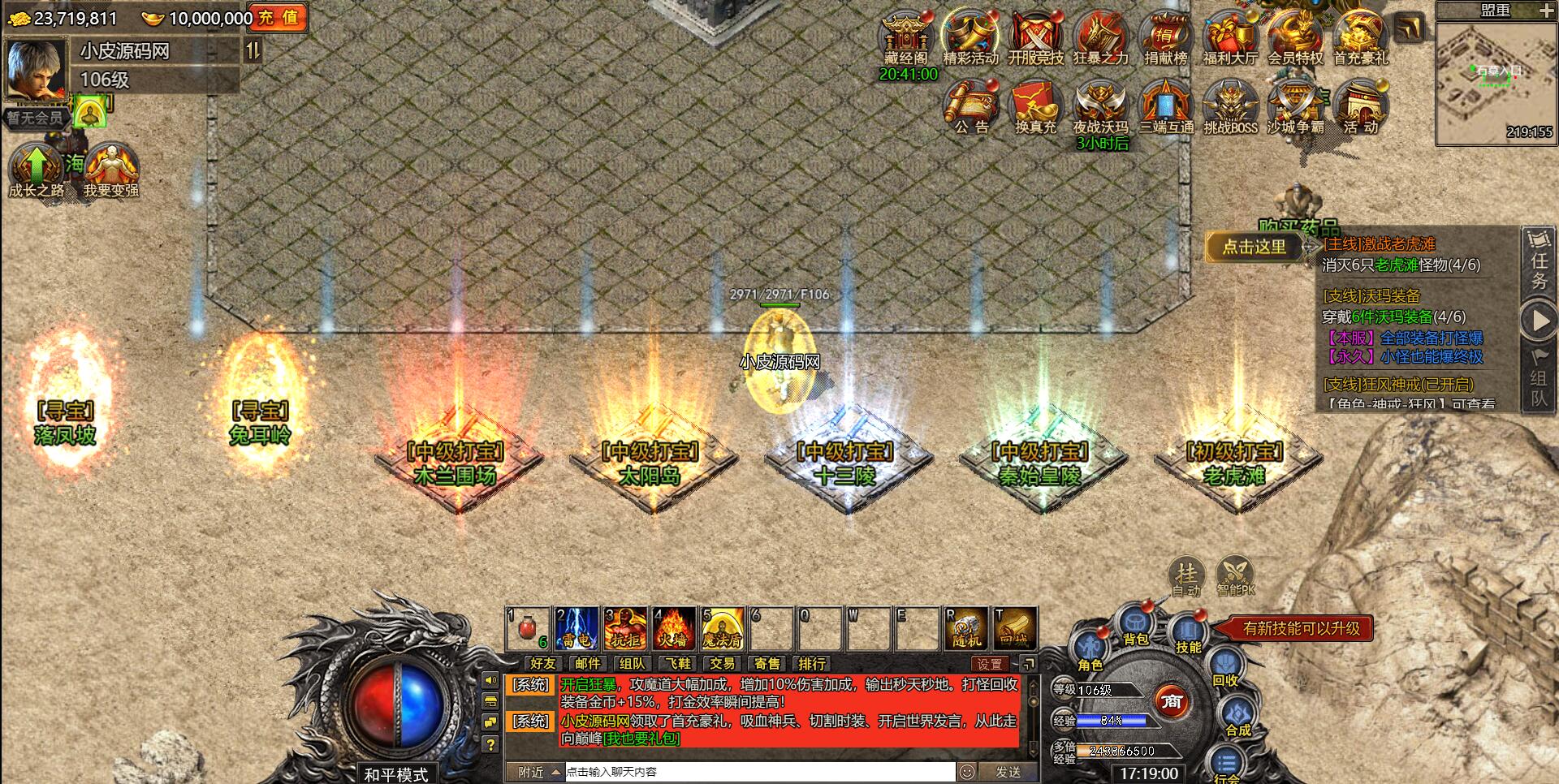Image resolution: width=1559 pixels, height=784 pixels.
Task: Activate the 火墙 fire wall skill
Action: point(674,628)
